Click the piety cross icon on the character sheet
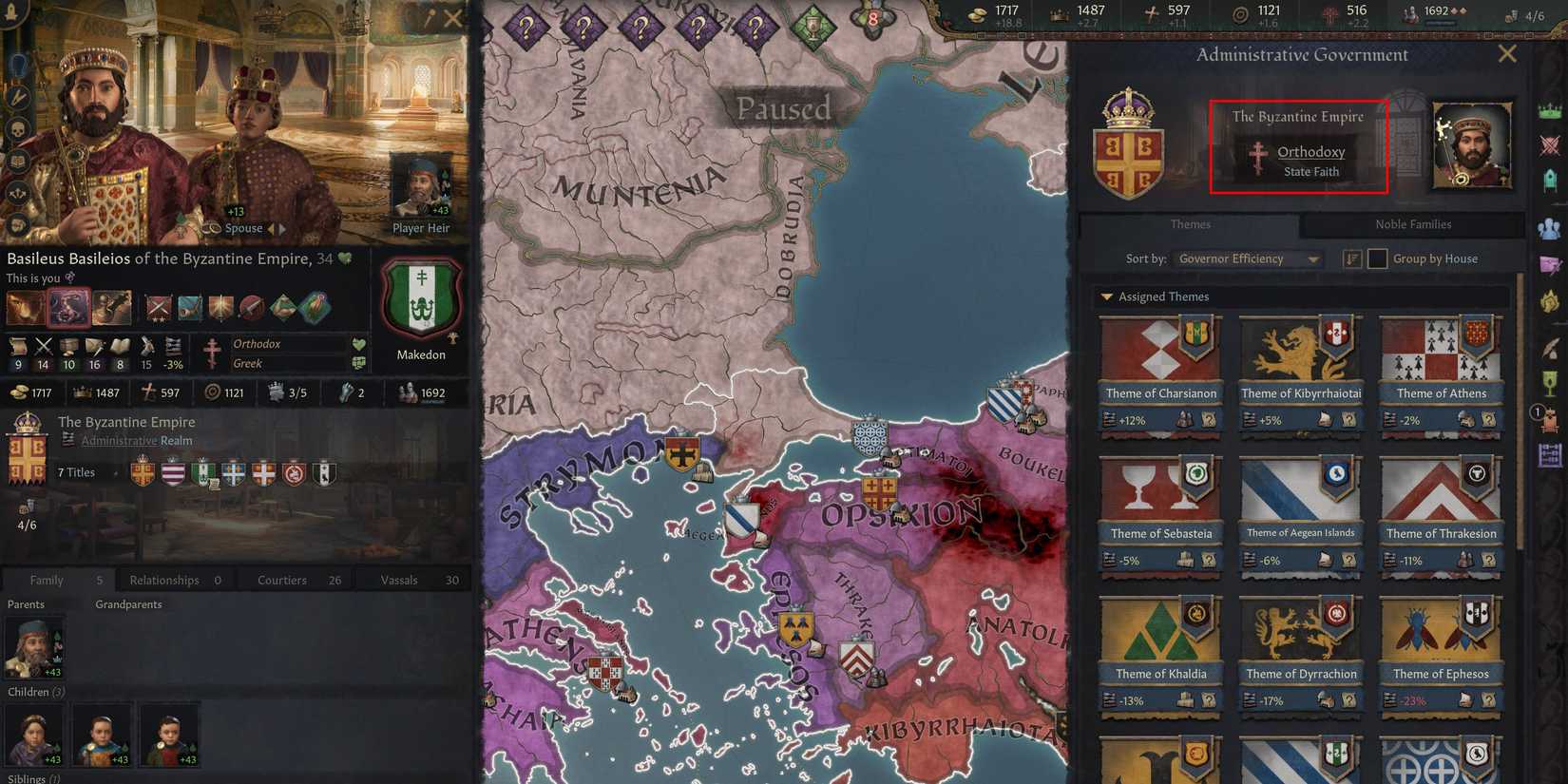 point(147,392)
